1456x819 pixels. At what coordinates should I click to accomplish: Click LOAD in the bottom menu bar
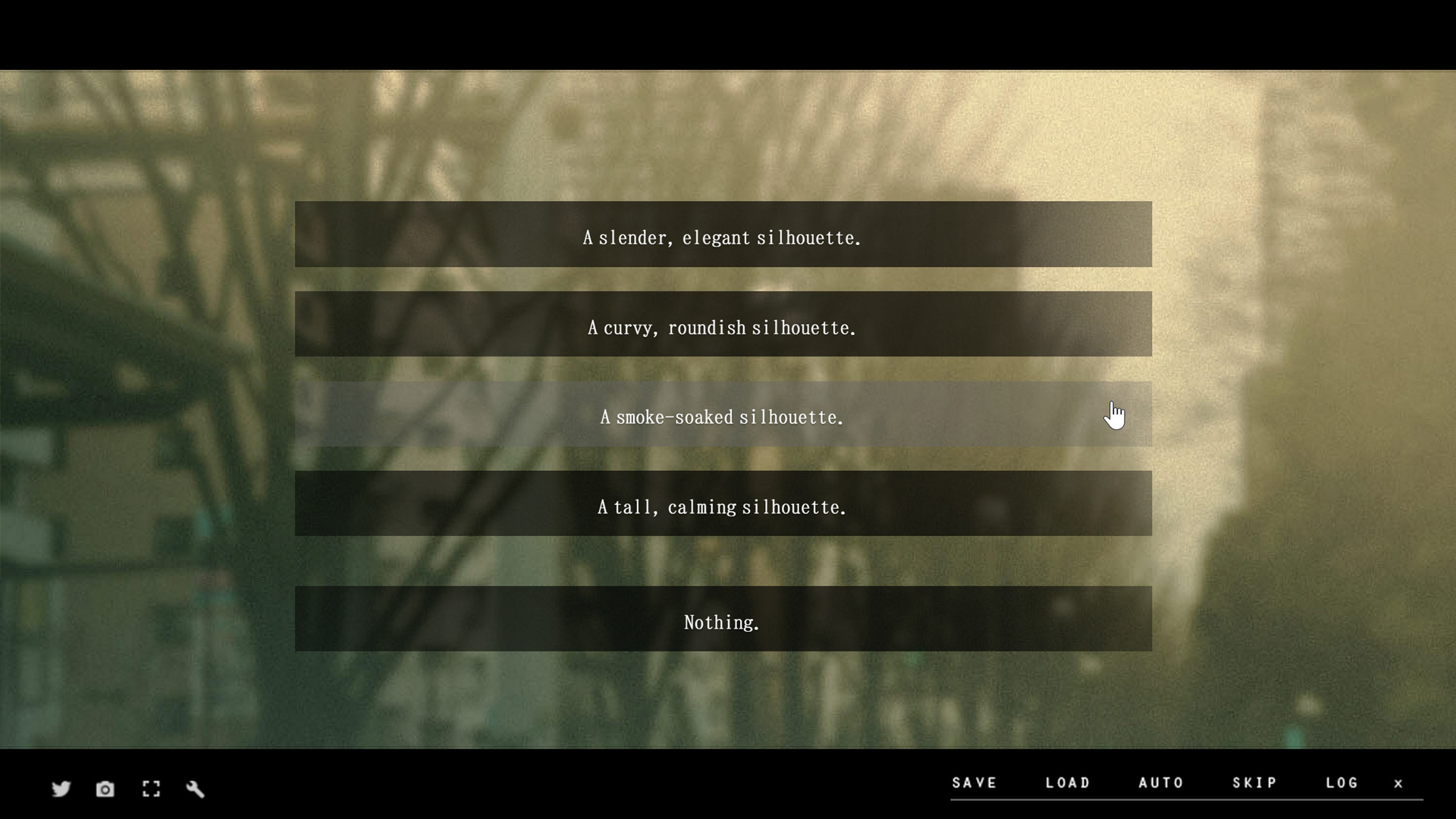point(1068,783)
